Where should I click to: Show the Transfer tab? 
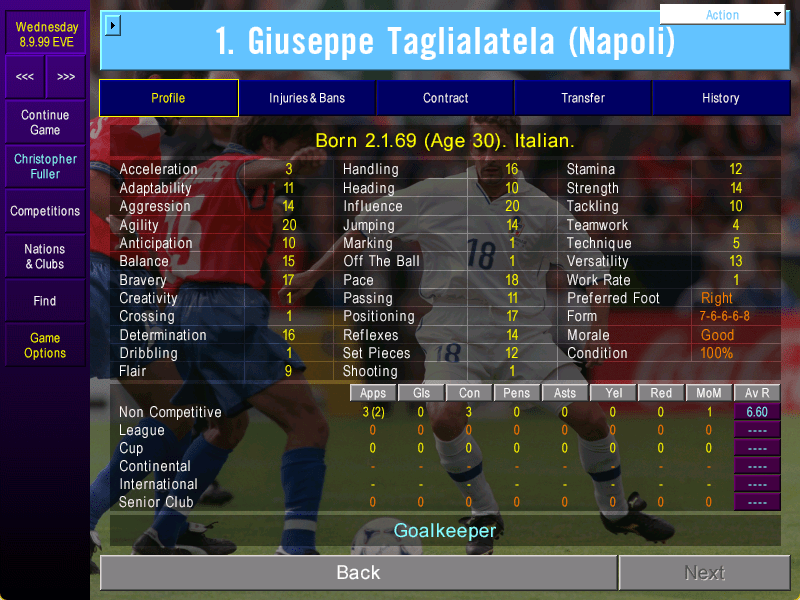point(583,98)
